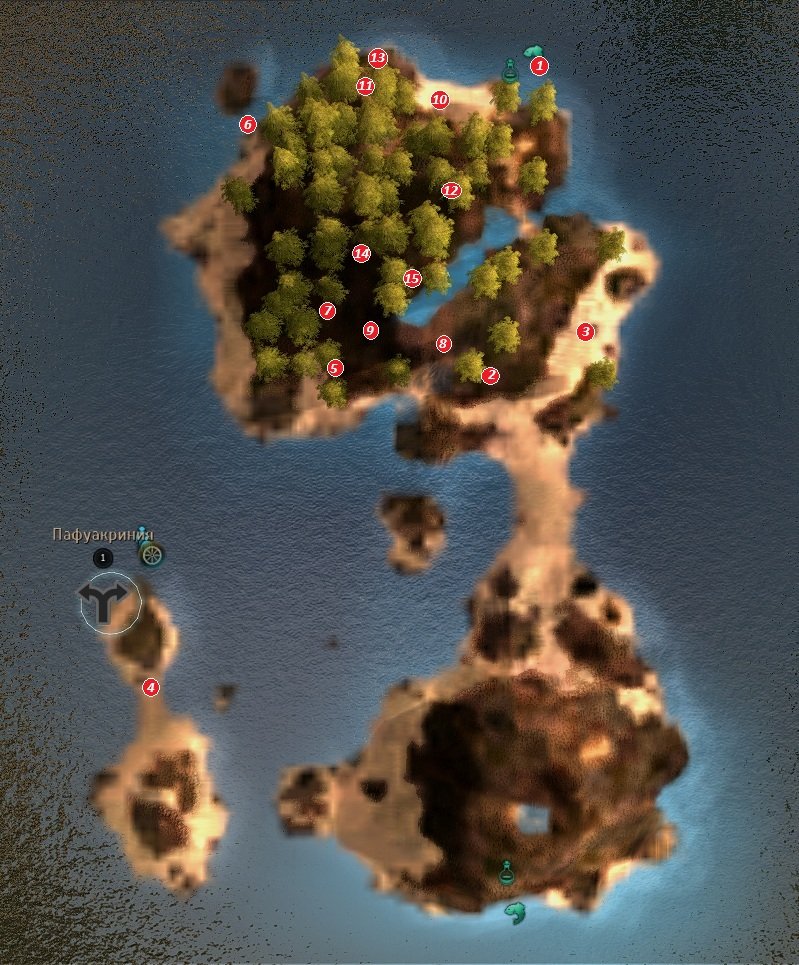
Task: Select red marker 4 on the small island
Action: (150, 687)
